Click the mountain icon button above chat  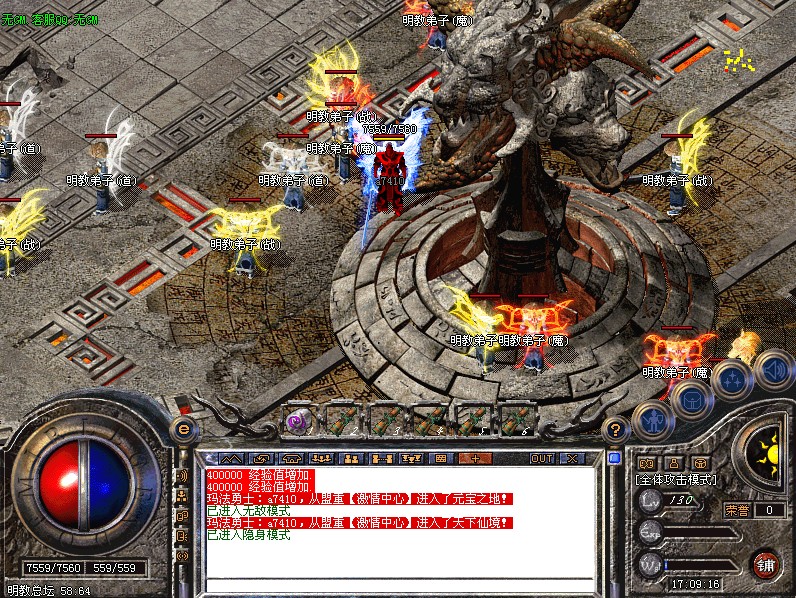pyautogui.click(x=232, y=458)
